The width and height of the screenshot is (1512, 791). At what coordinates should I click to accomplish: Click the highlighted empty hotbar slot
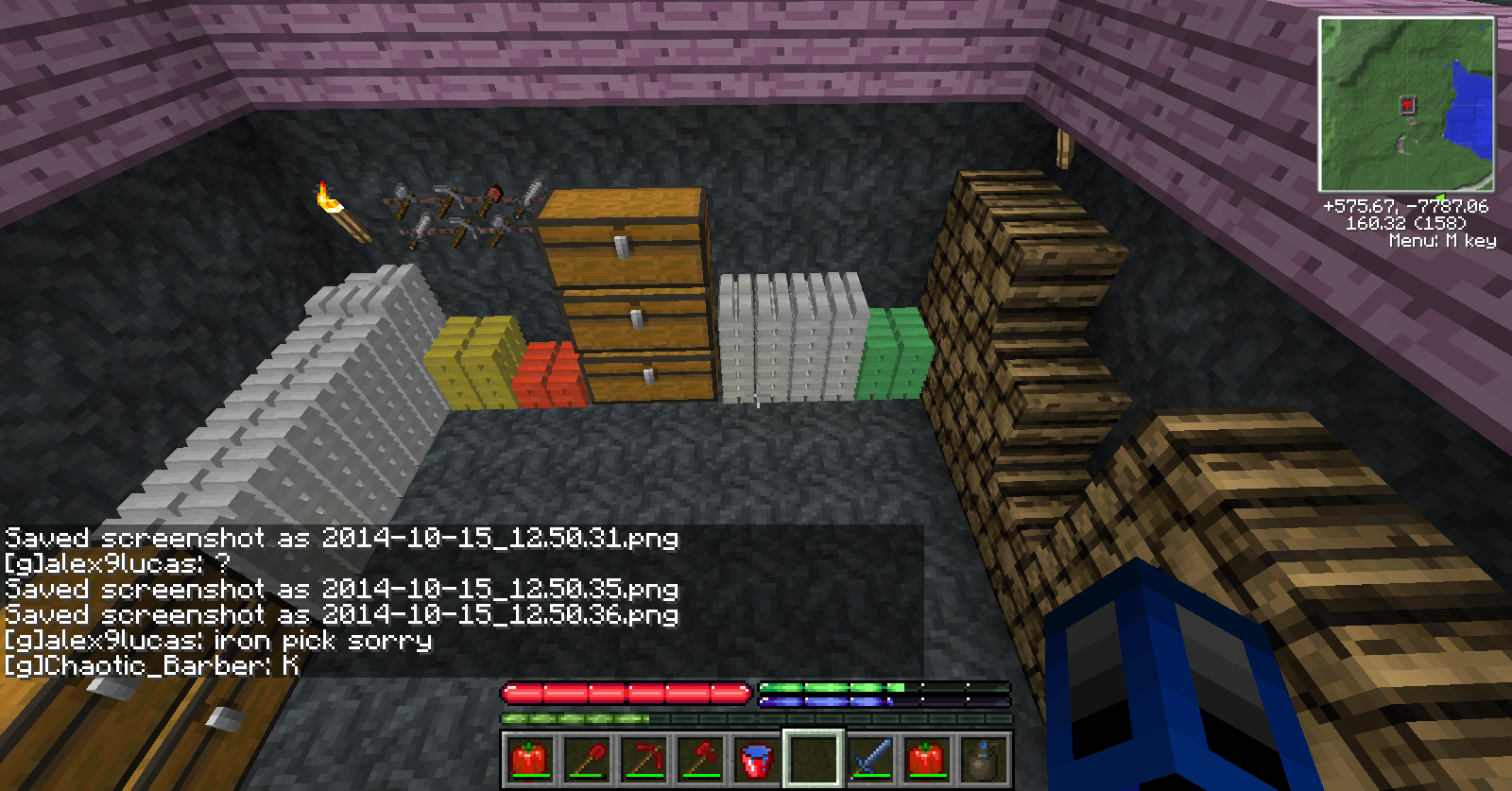tap(813, 759)
